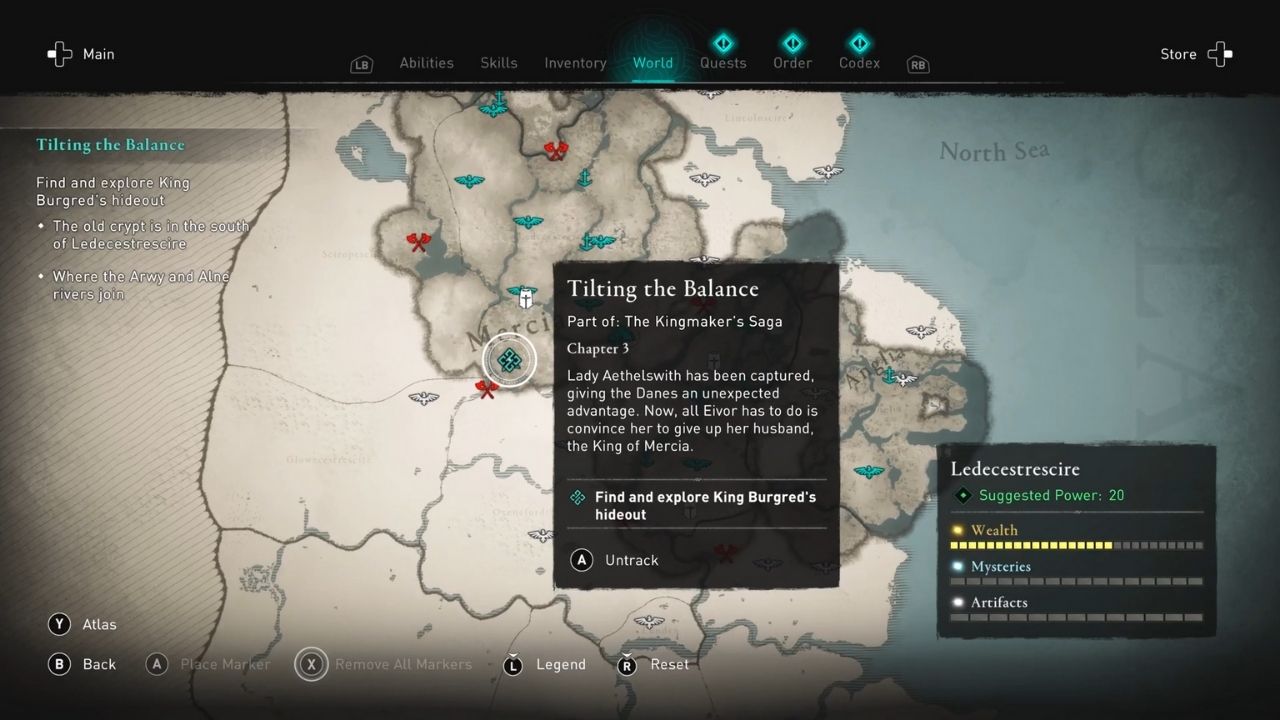
Task: Open the World tab
Action: (653, 62)
